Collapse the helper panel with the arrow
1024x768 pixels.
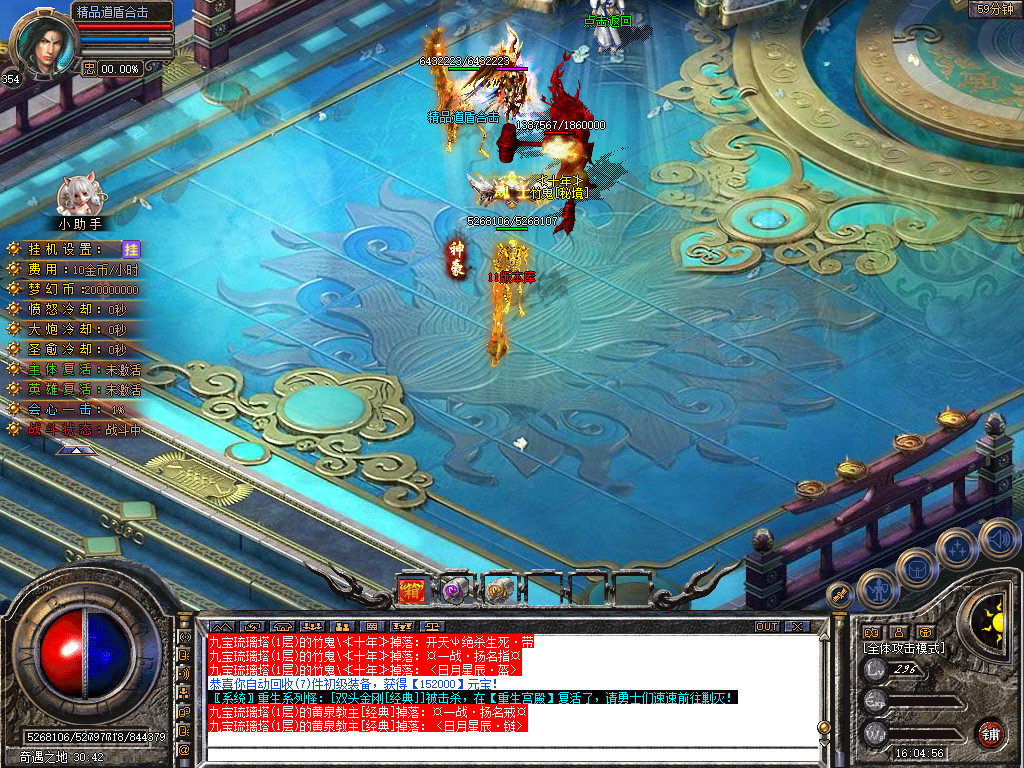coord(76,451)
